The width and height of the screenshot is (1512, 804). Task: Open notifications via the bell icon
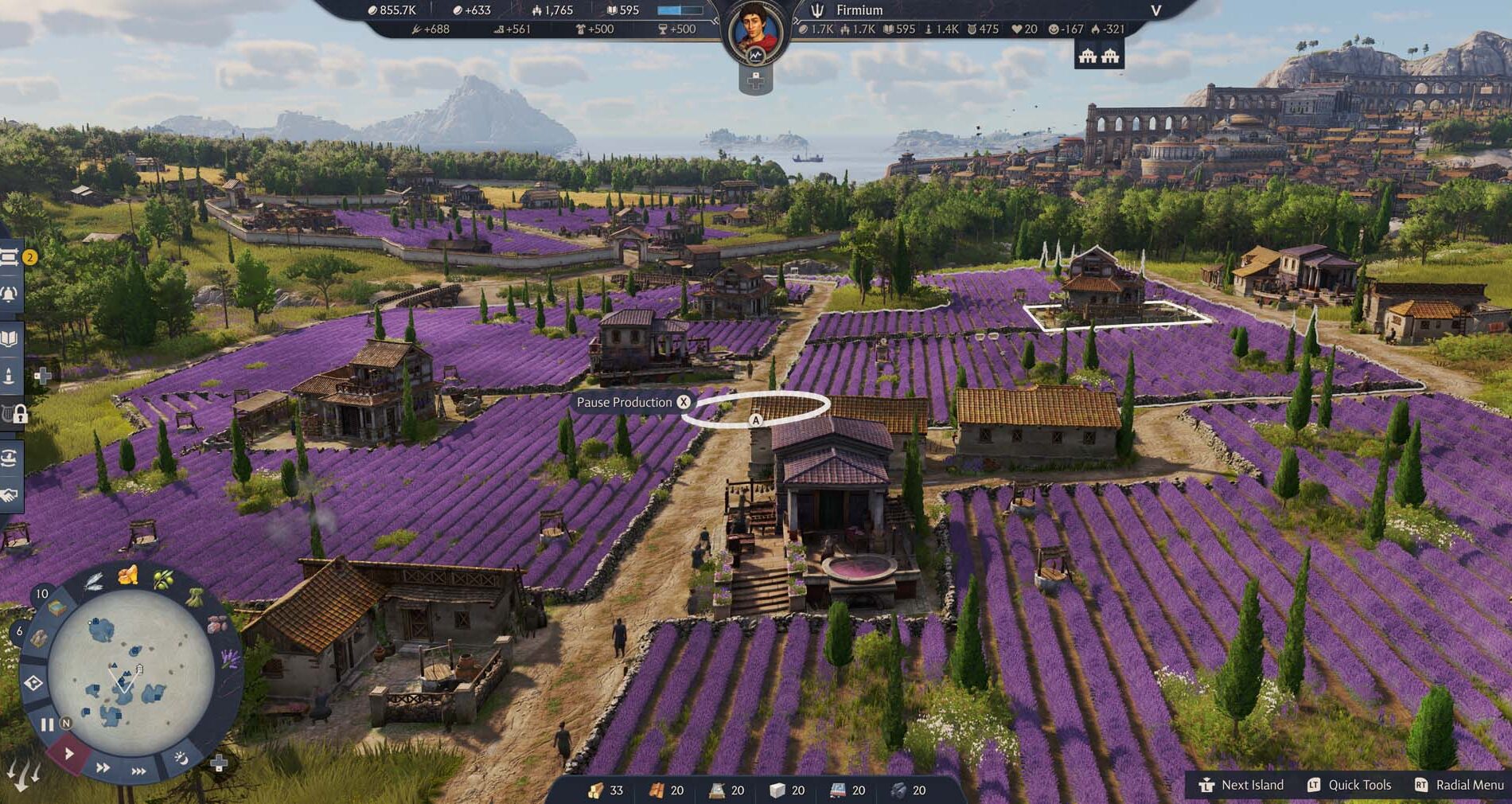(x=9, y=294)
